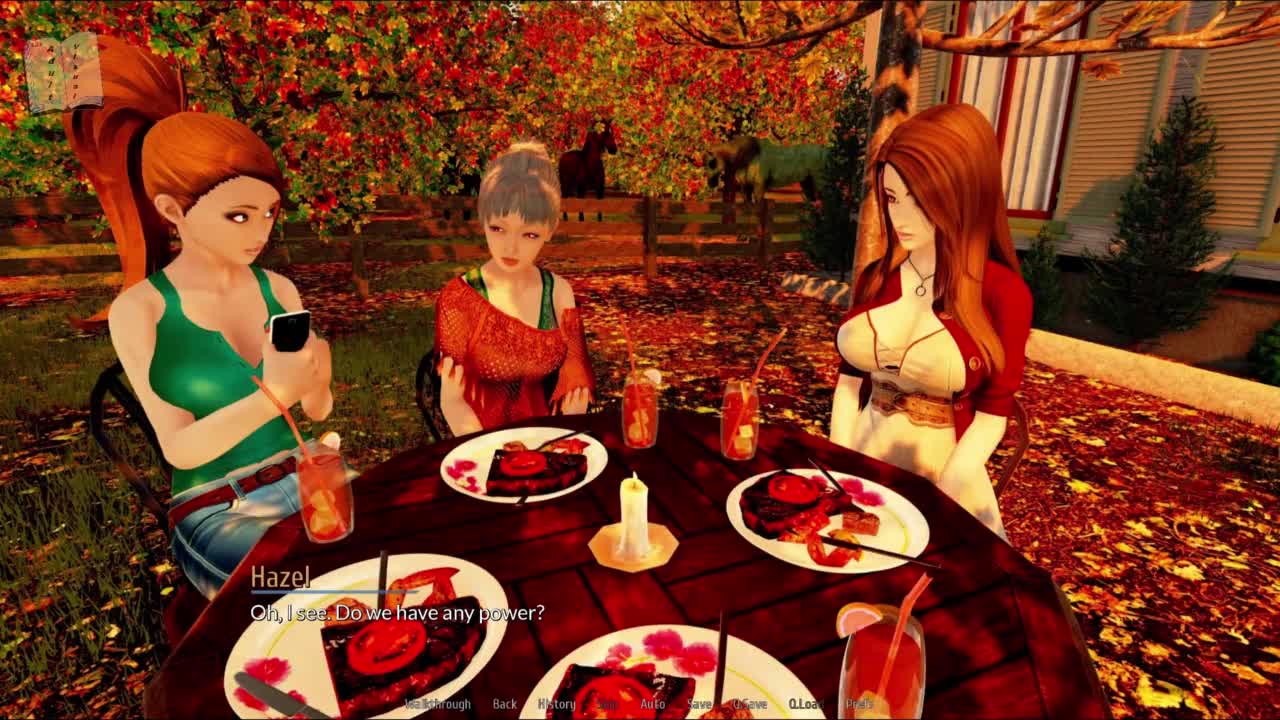Activate Skip in the quick menu
1280x720 pixels.
(x=607, y=704)
